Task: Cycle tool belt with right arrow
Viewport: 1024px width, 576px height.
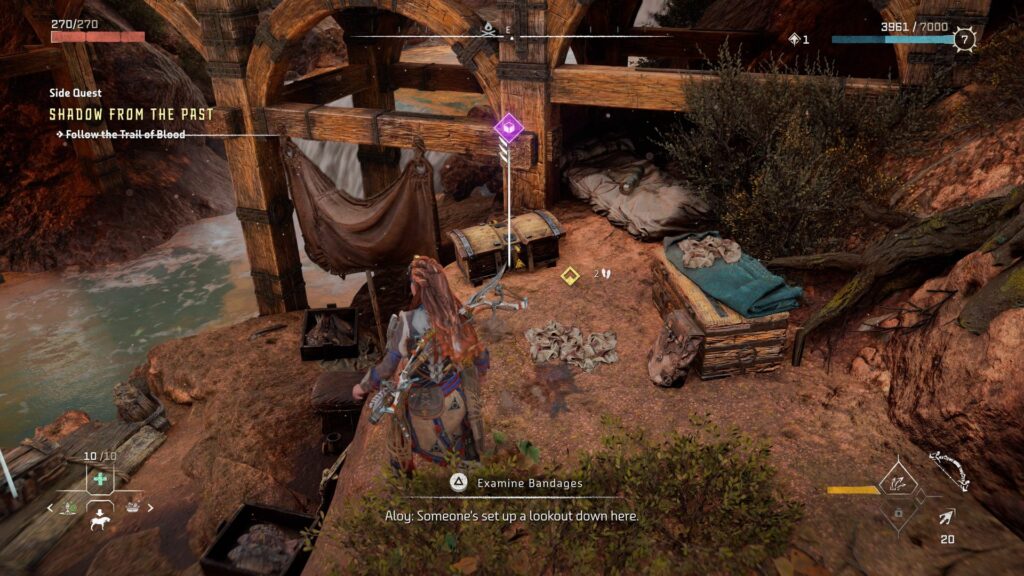Action: point(151,508)
